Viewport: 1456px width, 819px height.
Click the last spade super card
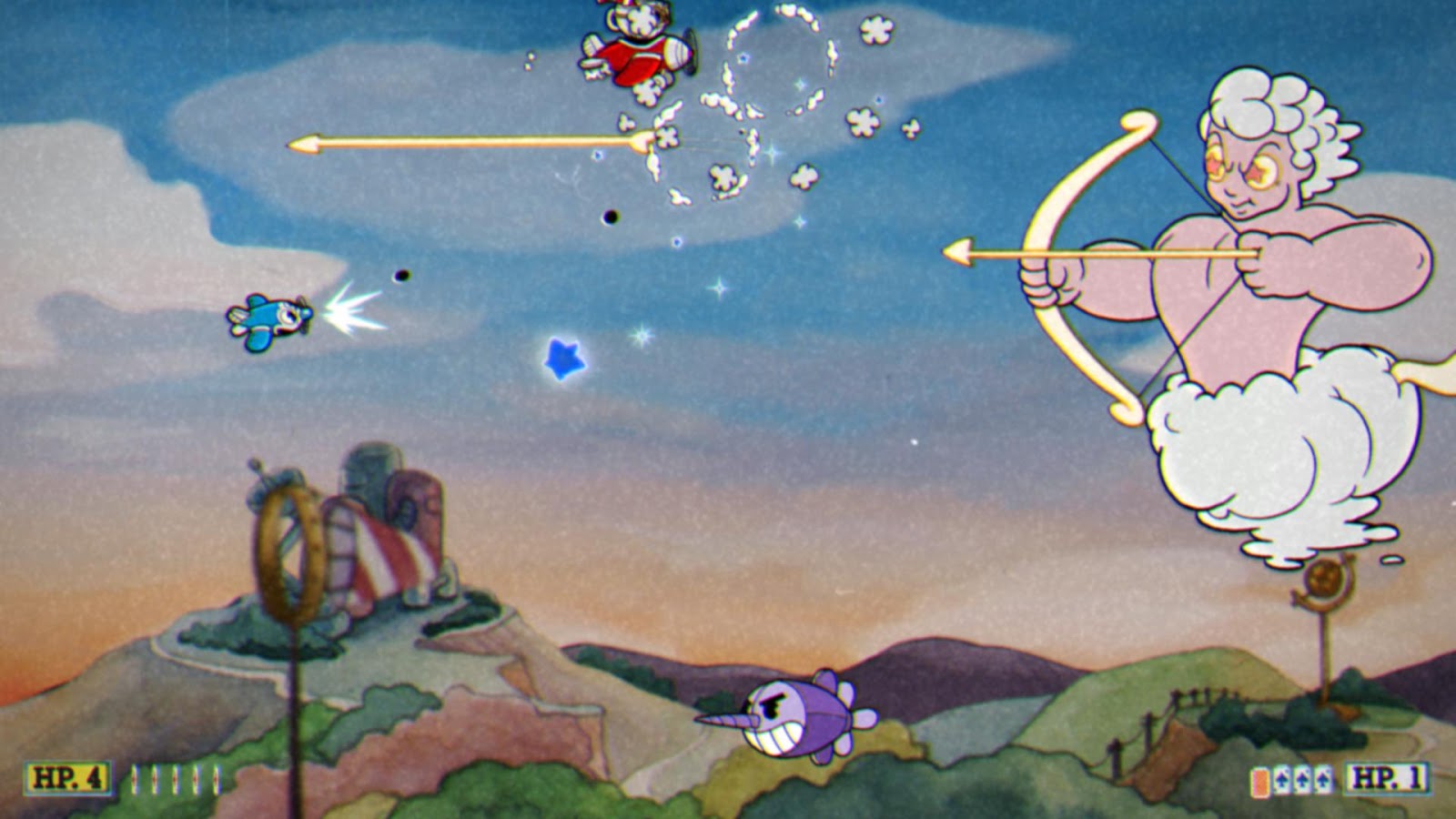(1322, 779)
